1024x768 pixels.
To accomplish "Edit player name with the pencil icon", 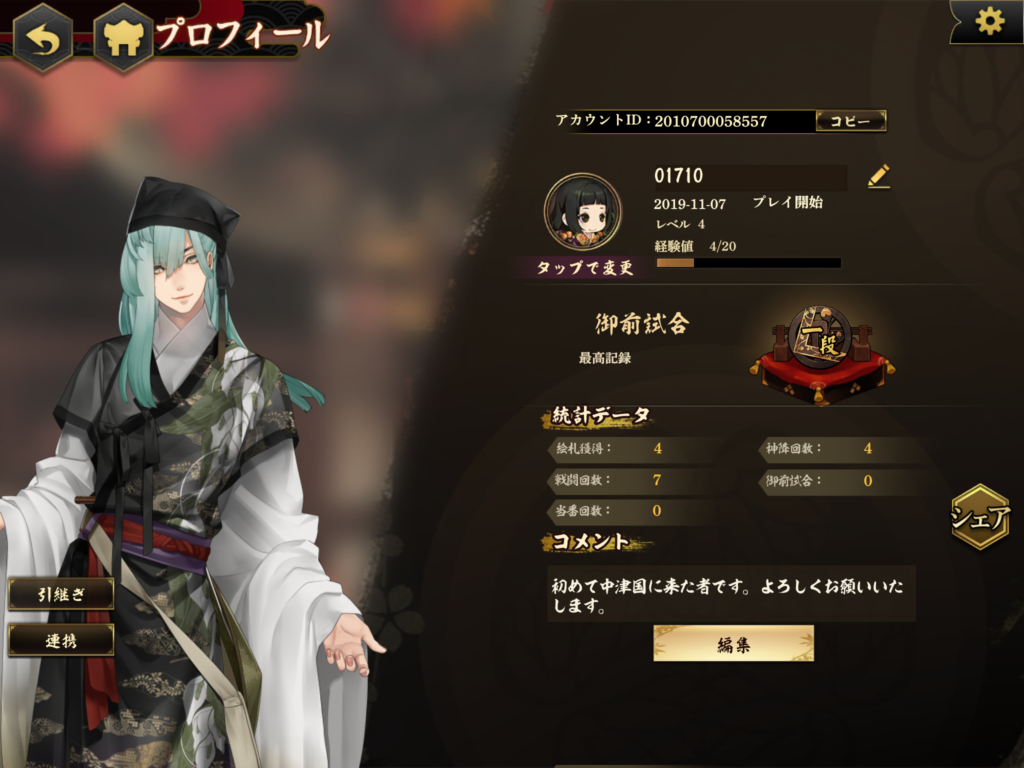I will pos(878,177).
